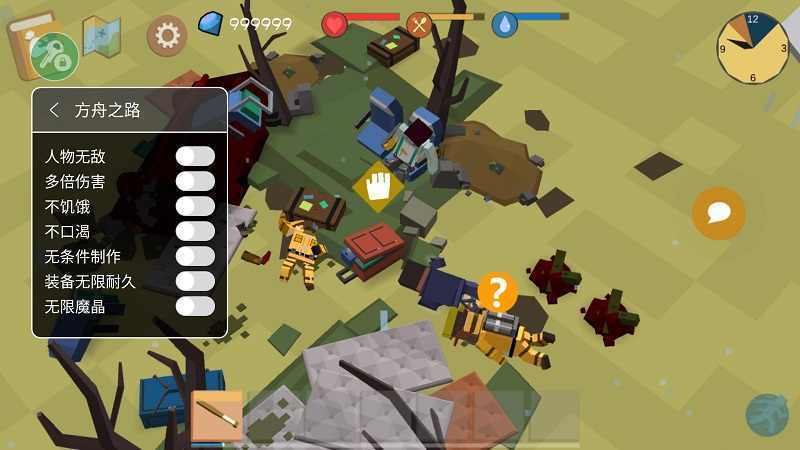Open the settings gear icon
Screen dimensions: 800x450
(x=167, y=36)
